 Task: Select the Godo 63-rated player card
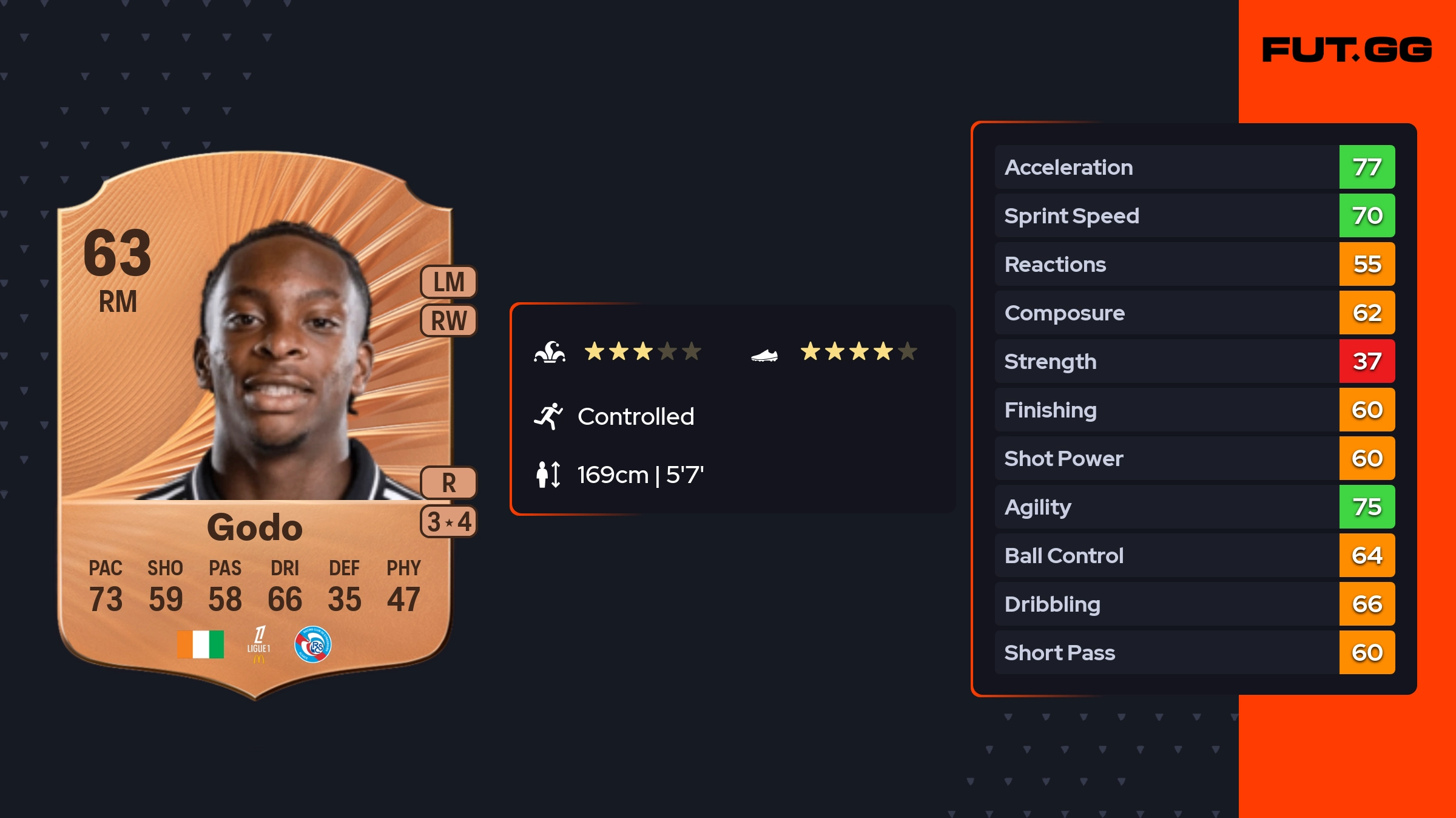click(255, 425)
